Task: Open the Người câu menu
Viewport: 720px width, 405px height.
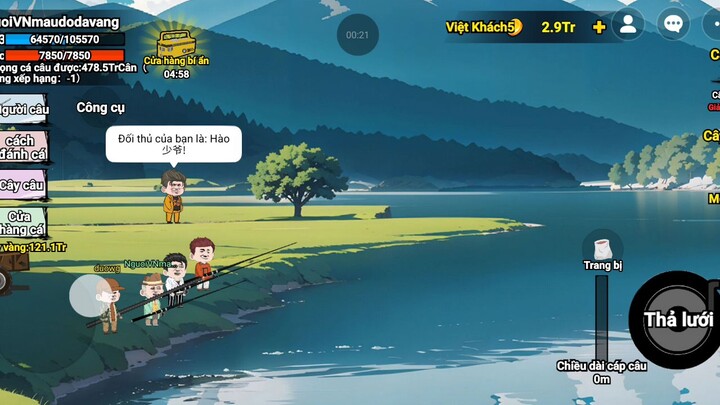Action: pyautogui.click(x=22, y=109)
